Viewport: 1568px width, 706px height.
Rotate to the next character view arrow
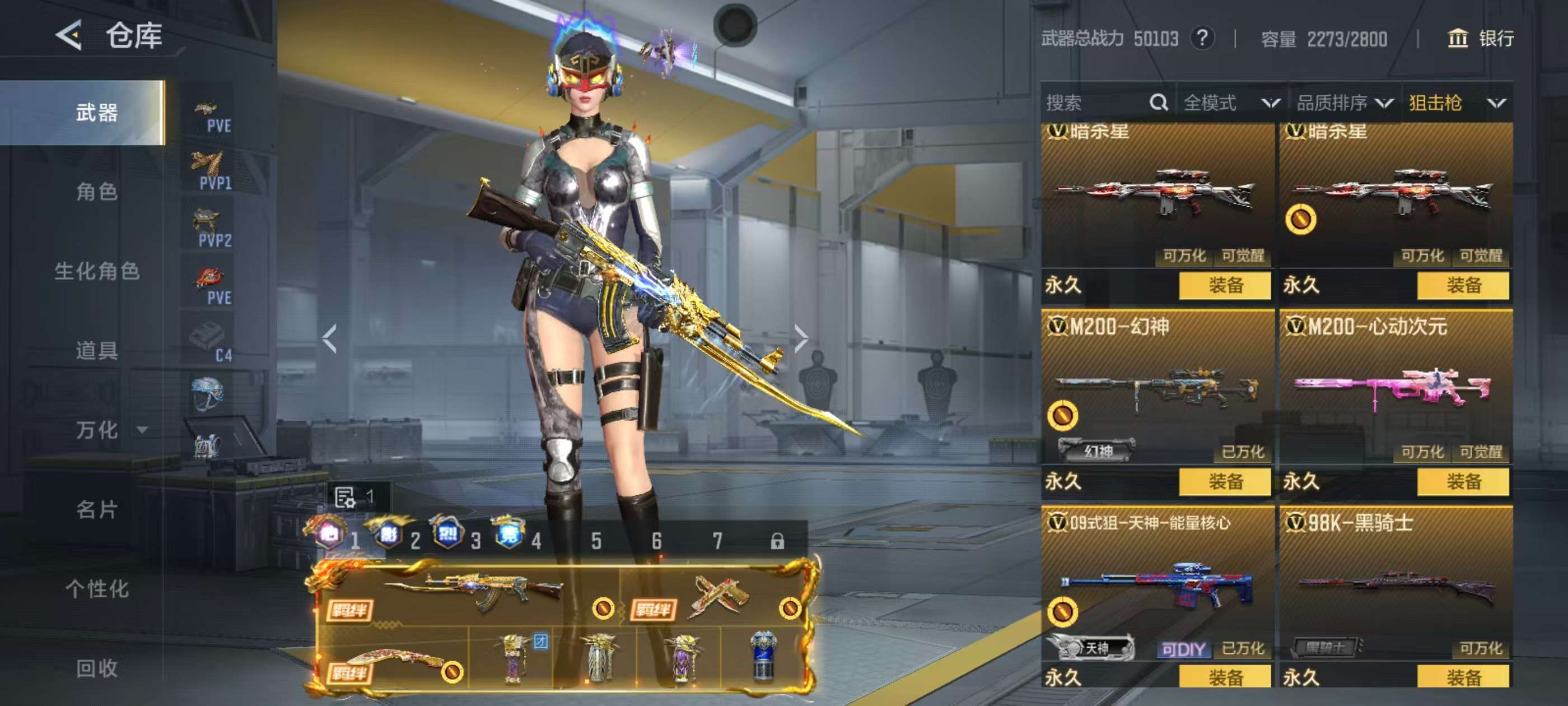coord(801,338)
